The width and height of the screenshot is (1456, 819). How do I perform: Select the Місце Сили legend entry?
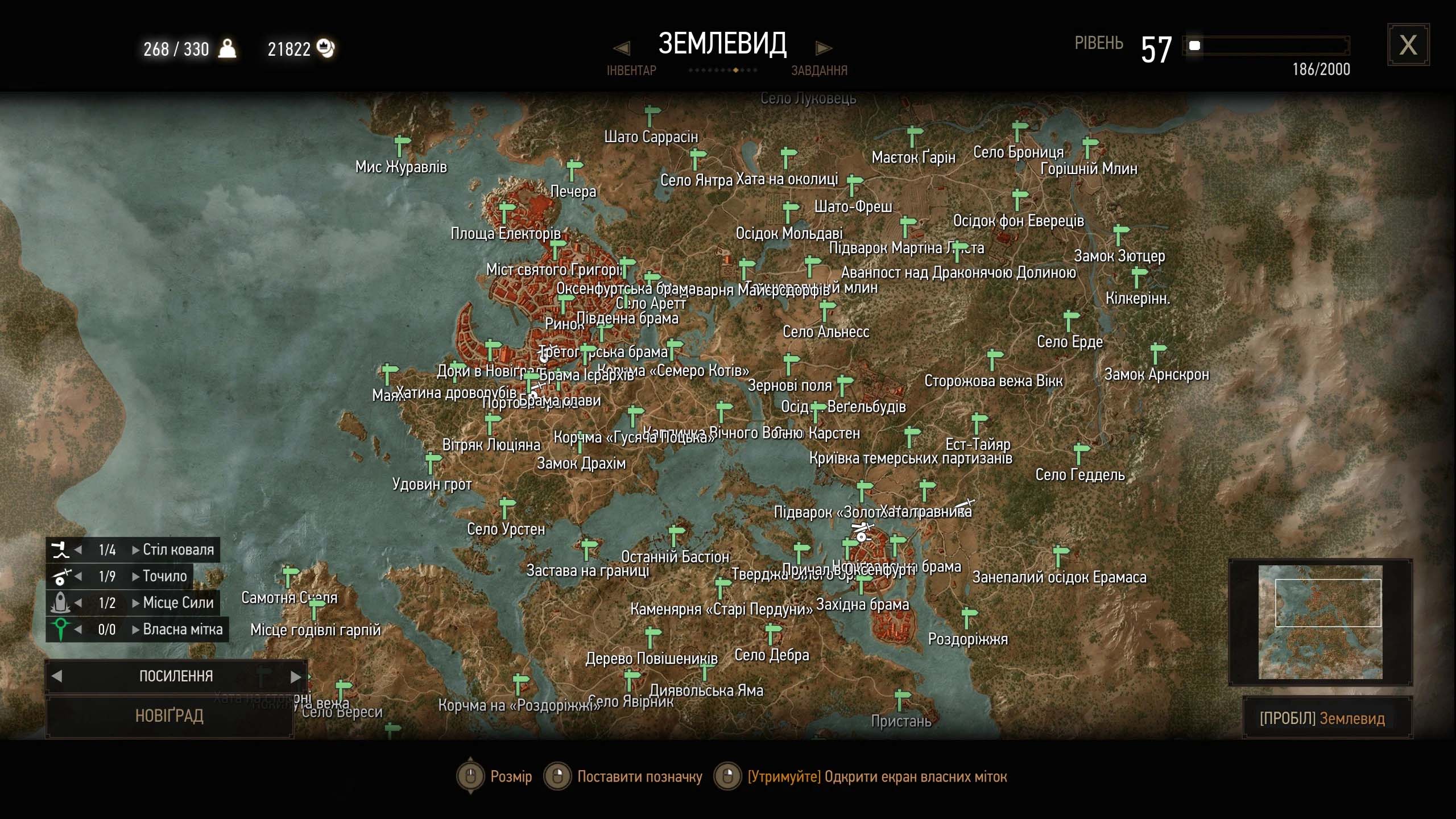pyautogui.click(x=178, y=603)
